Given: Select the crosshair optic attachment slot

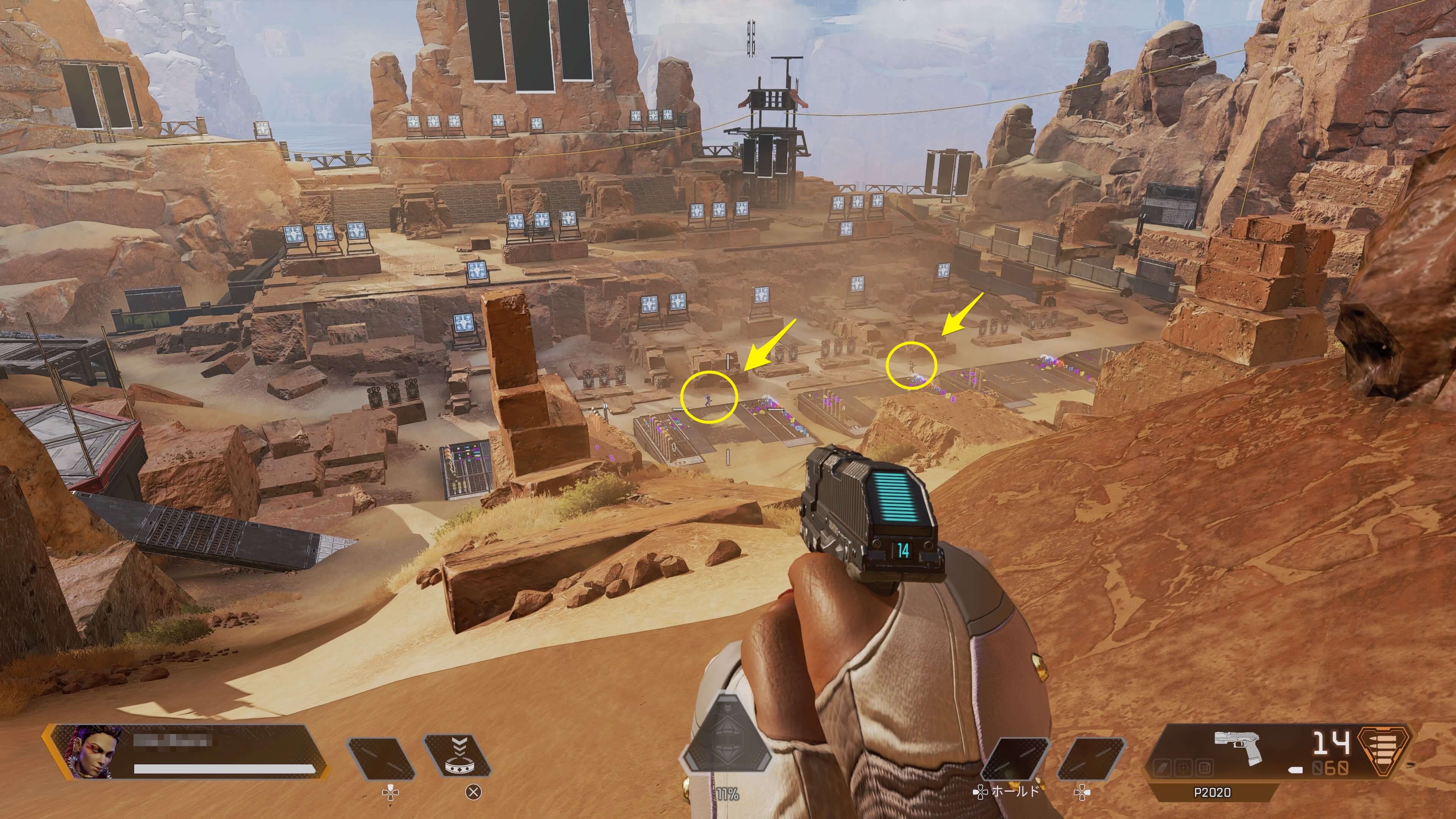Looking at the screenshot, I should (x=1183, y=768).
